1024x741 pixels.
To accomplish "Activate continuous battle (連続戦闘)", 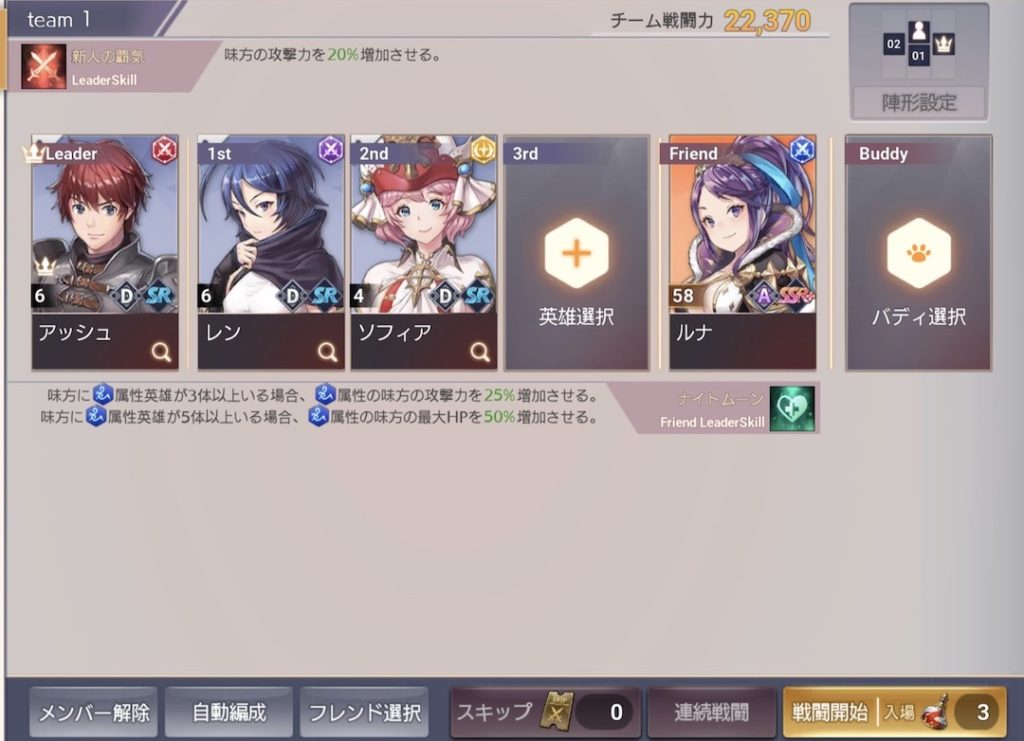I will pyautogui.click(x=711, y=713).
